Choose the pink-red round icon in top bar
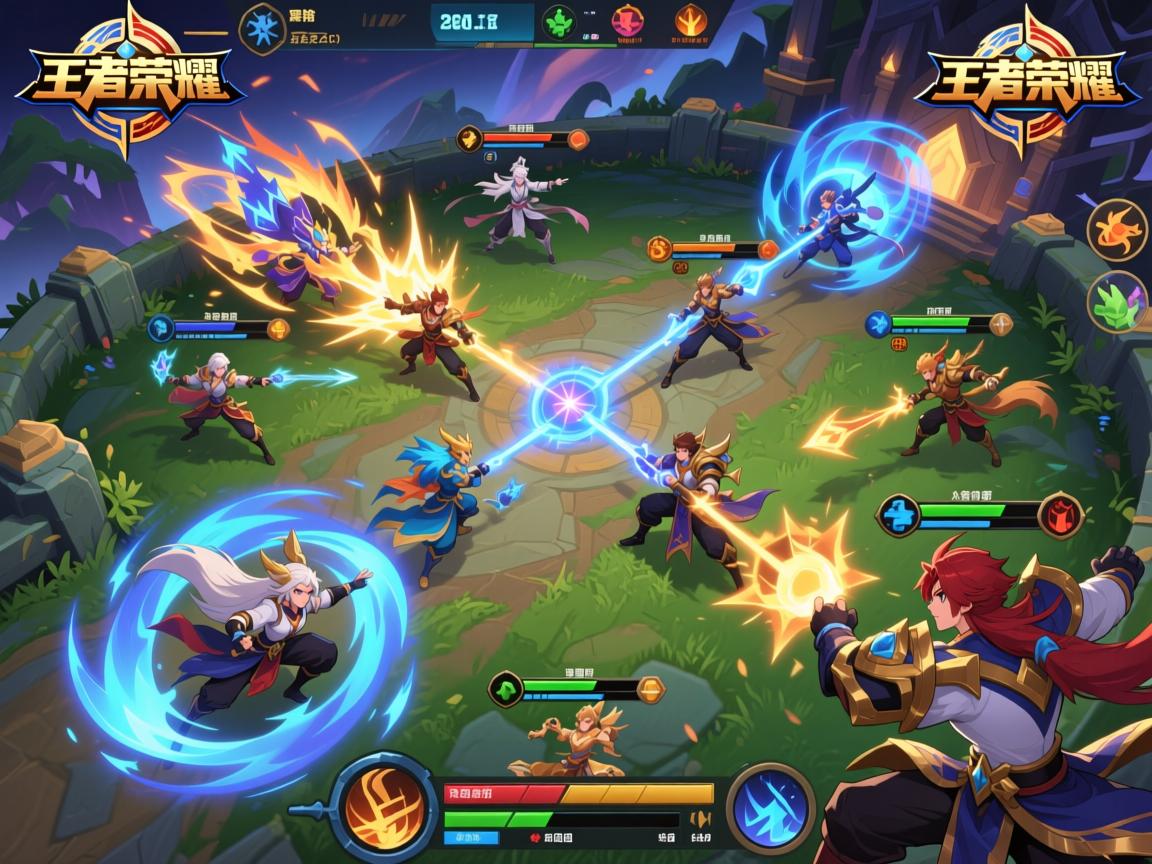The width and height of the screenshot is (1152, 864). (x=627, y=22)
